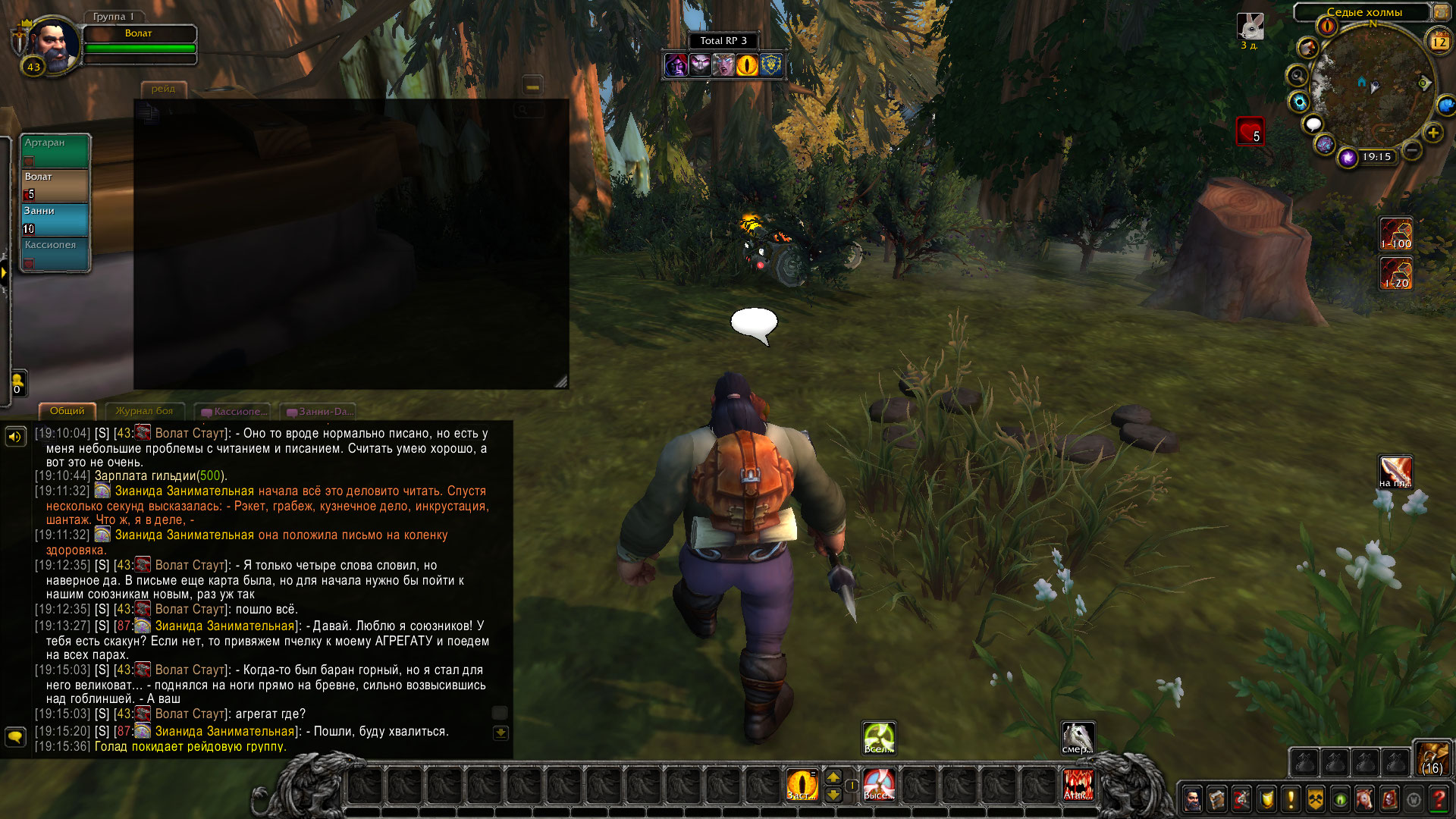Open the calendar button showing 12

click(1439, 42)
